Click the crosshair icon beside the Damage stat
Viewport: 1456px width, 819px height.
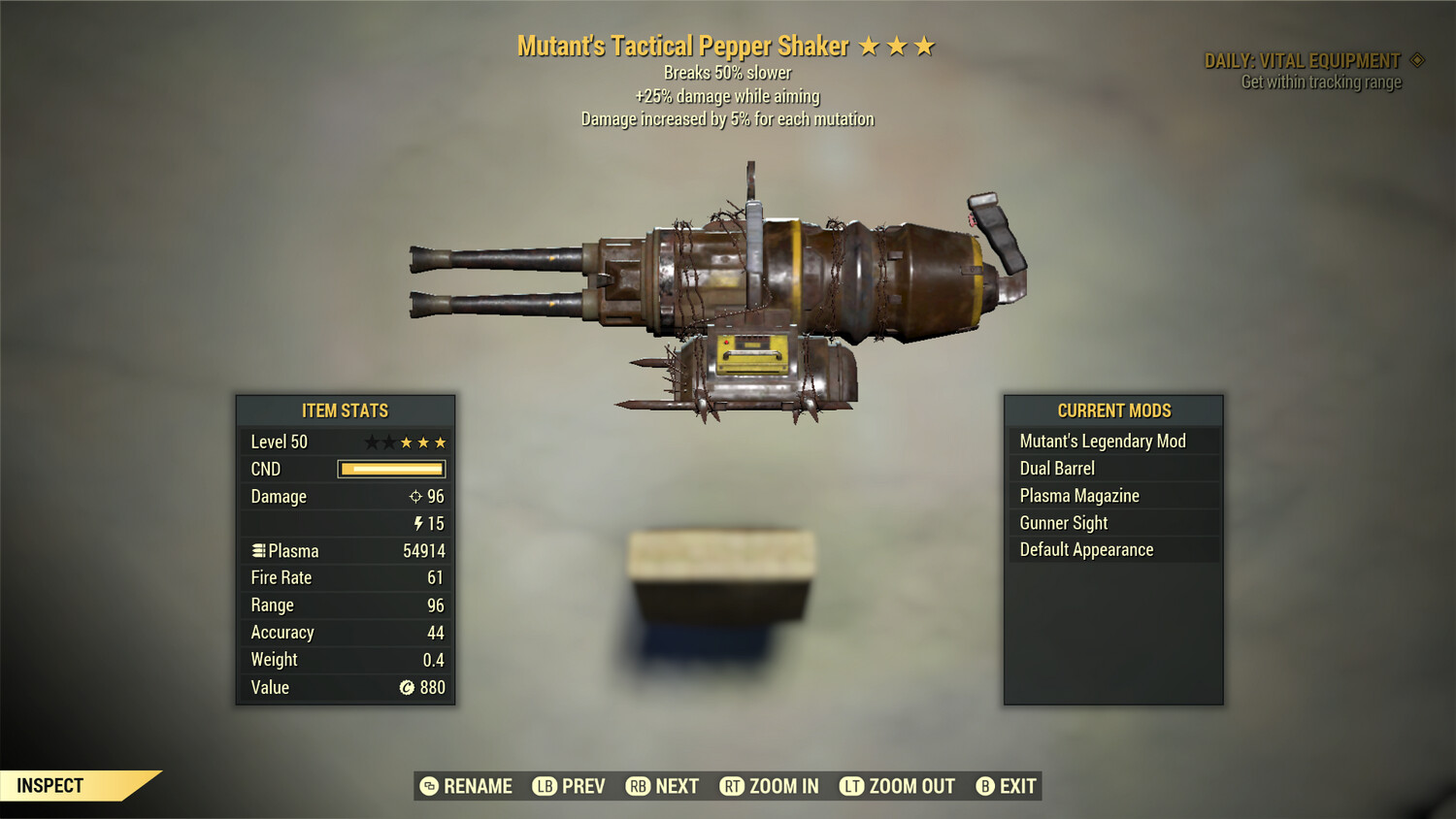click(x=416, y=496)
